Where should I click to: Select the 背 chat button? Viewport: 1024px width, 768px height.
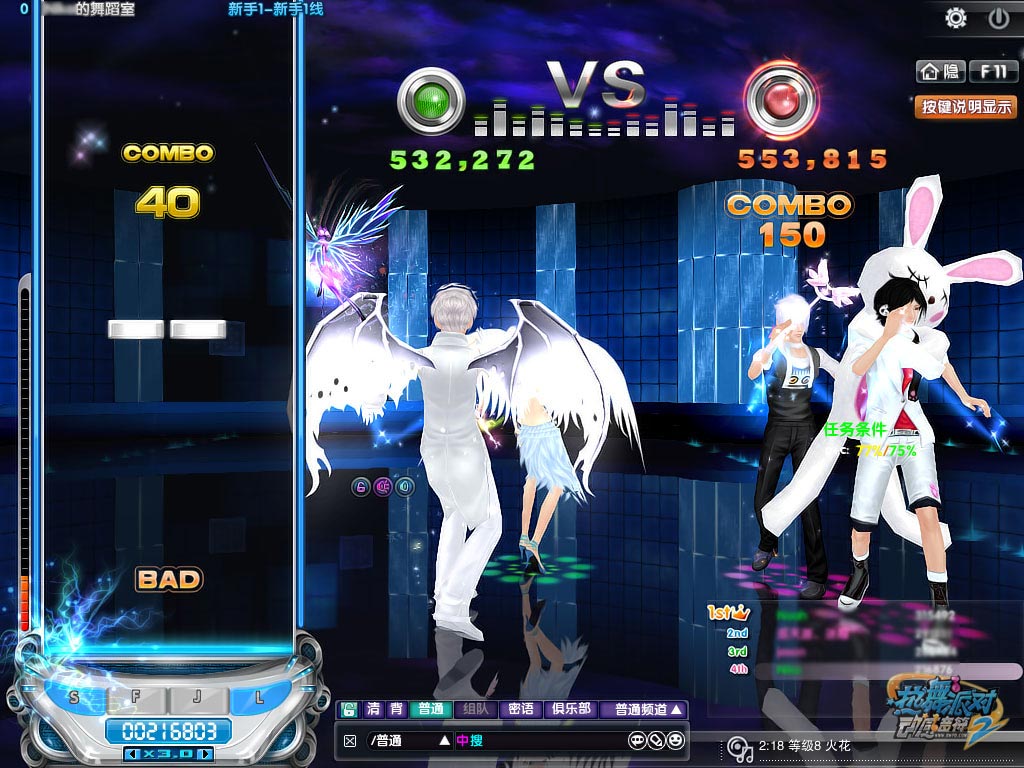coord(397,710)
